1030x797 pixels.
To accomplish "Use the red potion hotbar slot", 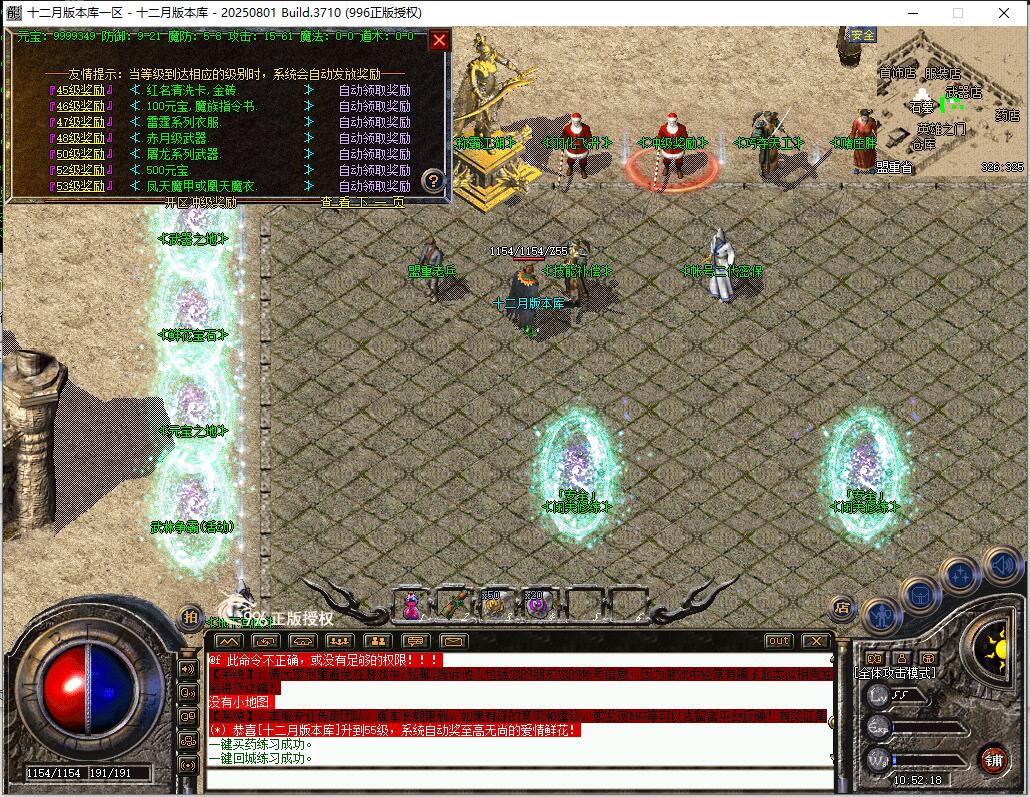I will coord(411,604).
